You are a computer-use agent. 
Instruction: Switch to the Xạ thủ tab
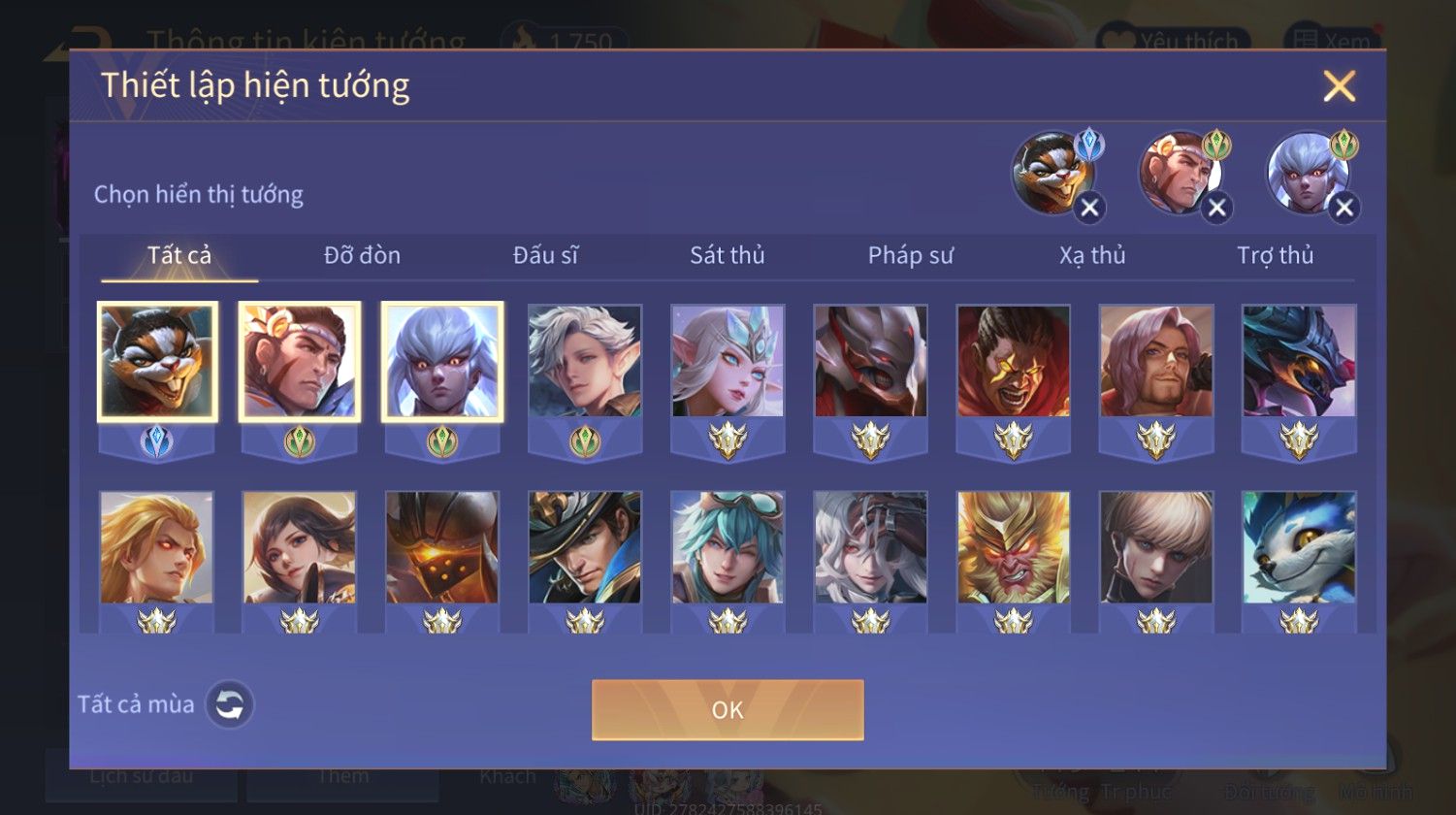1092,255
